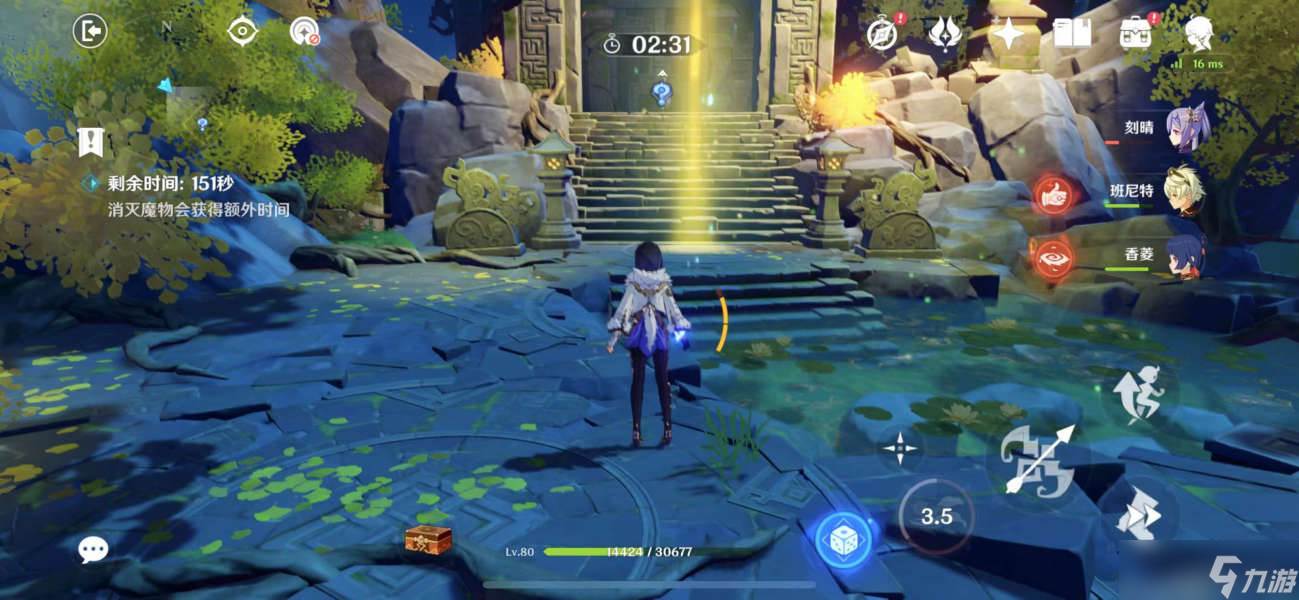Open the backpack inventory
Screen dimensions: 1299x600
pos(1135,34)
